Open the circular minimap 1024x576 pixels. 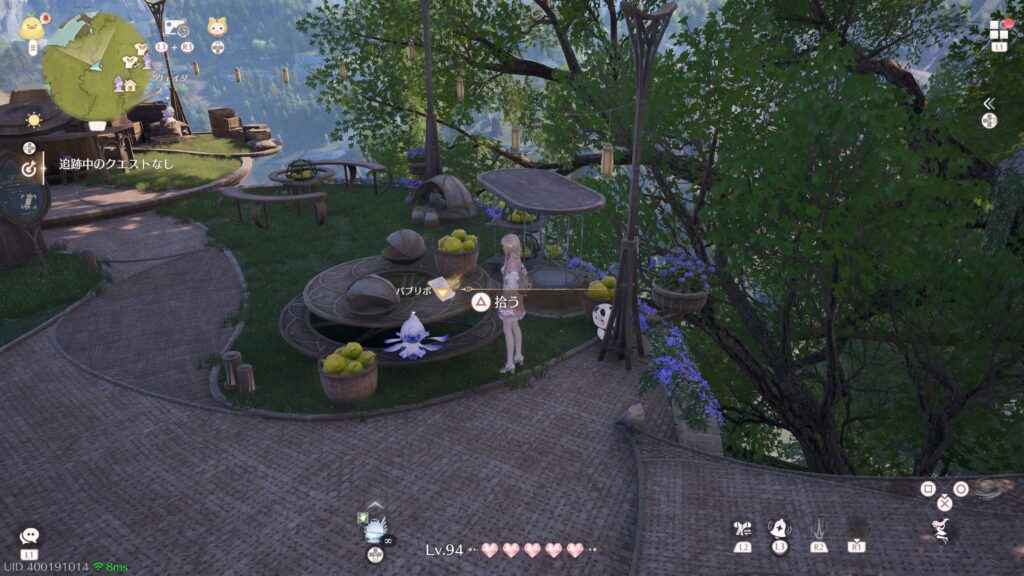[x=95, y=67]
